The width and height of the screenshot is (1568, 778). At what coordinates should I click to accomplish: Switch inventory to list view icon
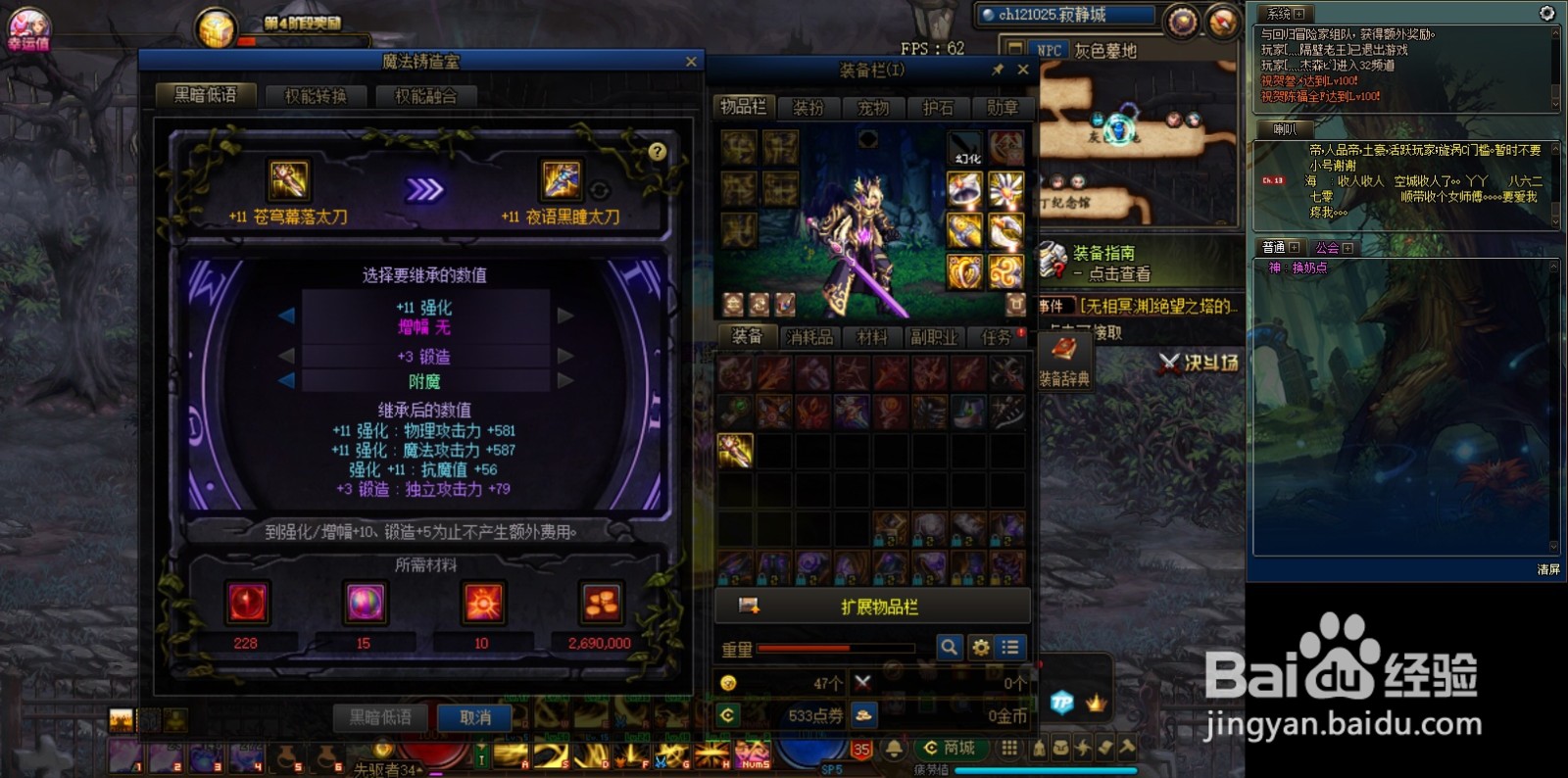1010,648
